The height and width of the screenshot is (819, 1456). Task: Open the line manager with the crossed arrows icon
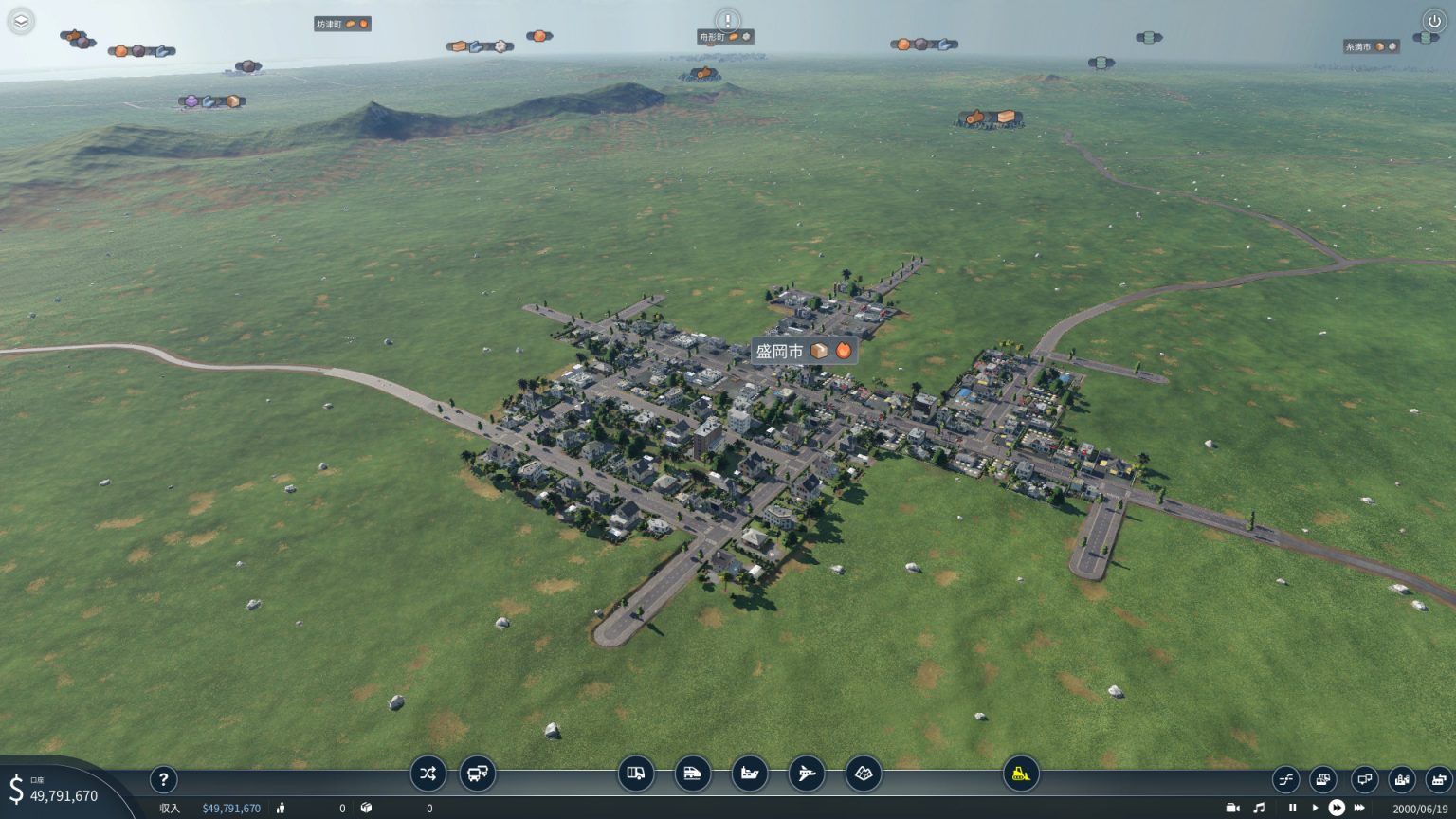[x=428, y=773]
